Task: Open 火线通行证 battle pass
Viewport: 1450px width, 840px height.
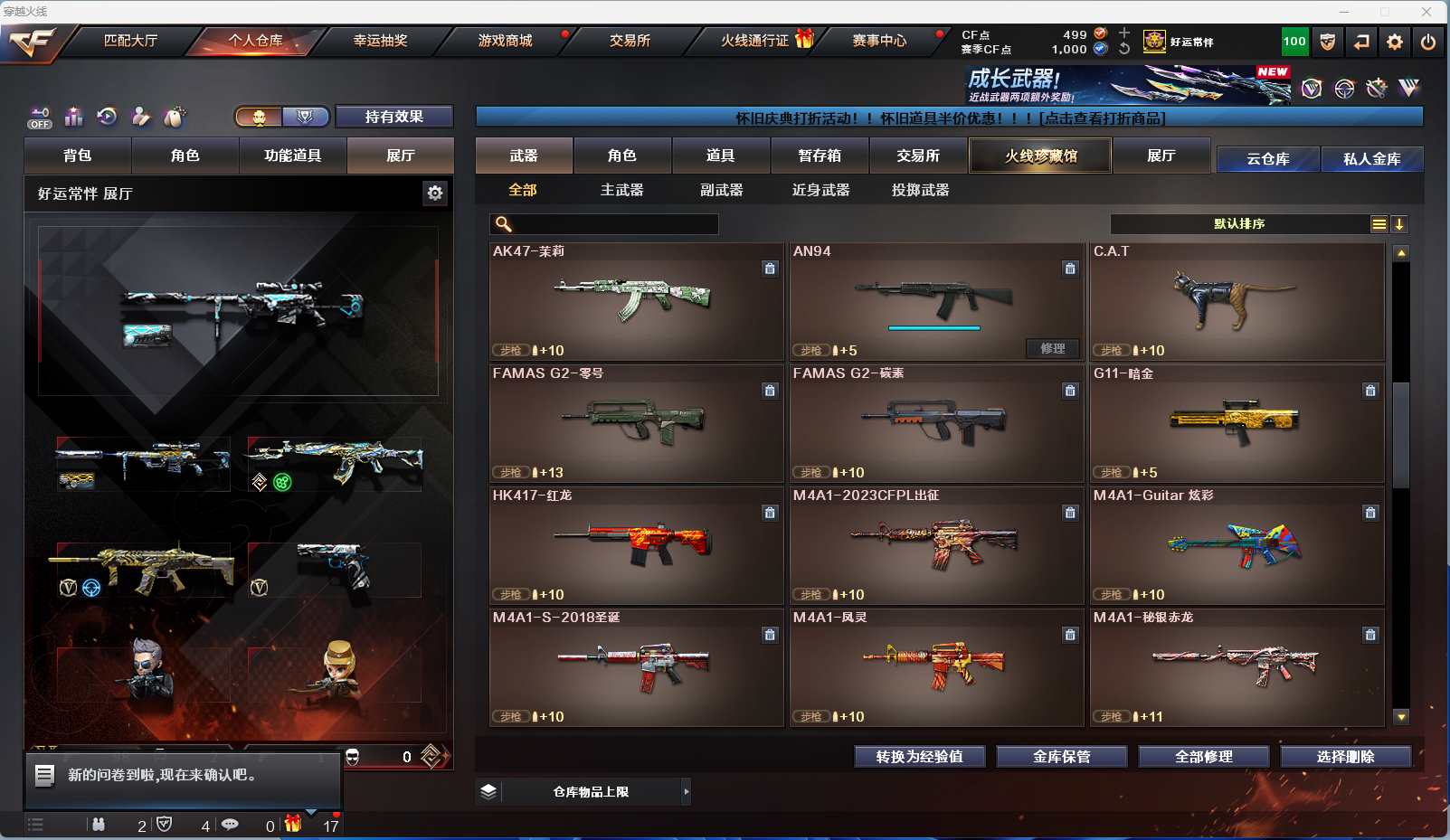Action: coord(755,41)
